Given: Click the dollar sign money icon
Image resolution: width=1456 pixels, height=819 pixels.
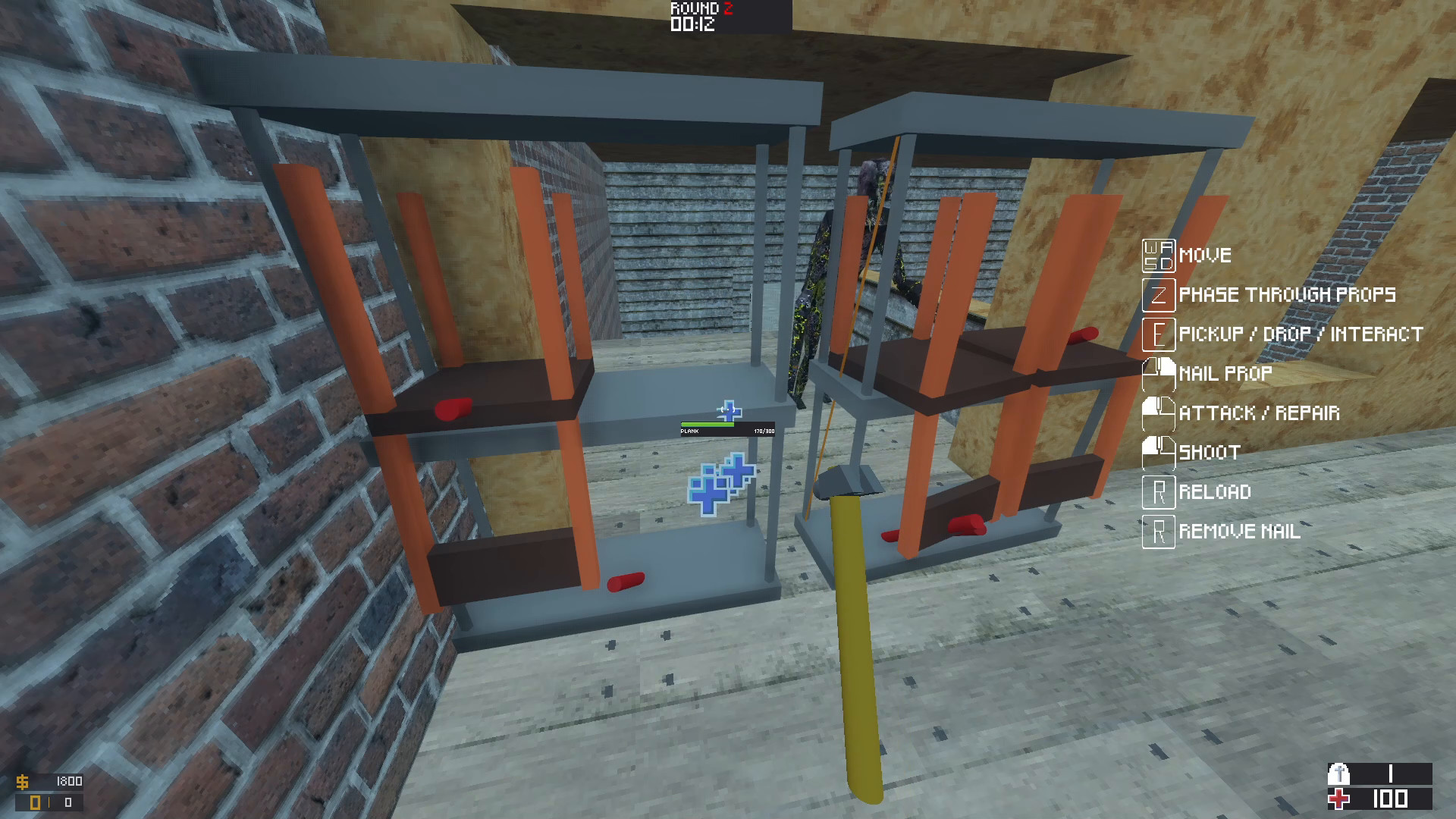Looking at the screenshot, I should pyautogui.click(x=25, y=780).
